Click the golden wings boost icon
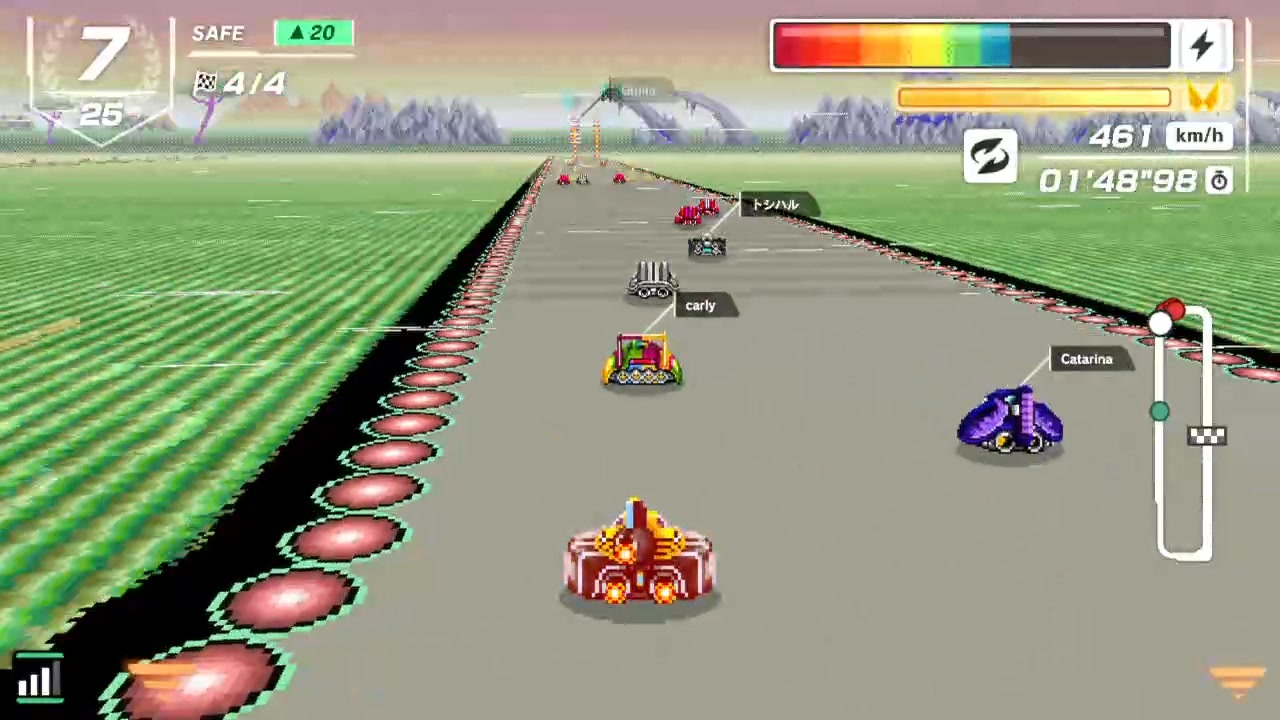Screen dimensions: 1280x720 (1205, 97)
